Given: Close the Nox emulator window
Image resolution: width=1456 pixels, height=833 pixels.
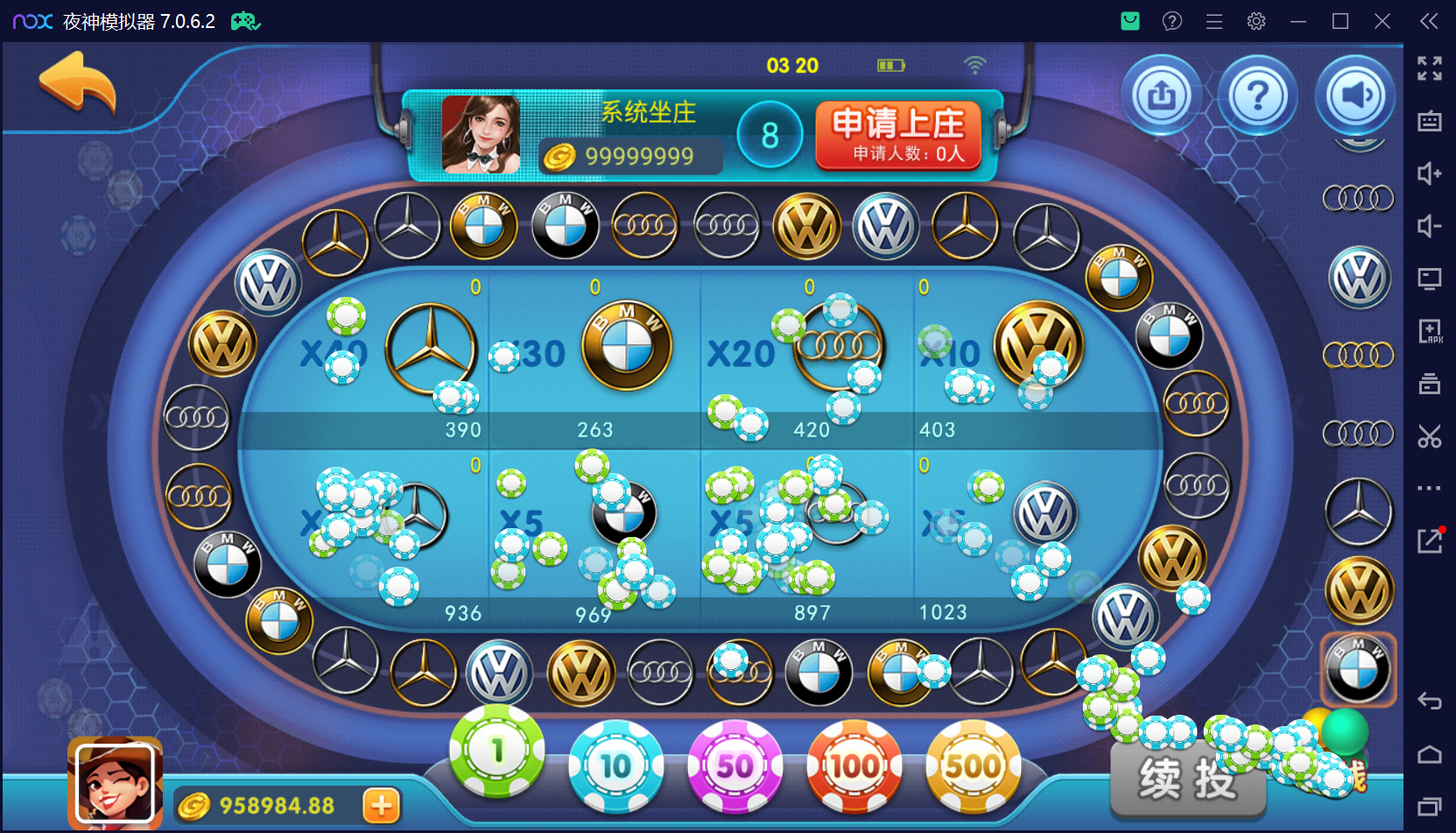Looking at the screenshot, I should (1382, 21).
